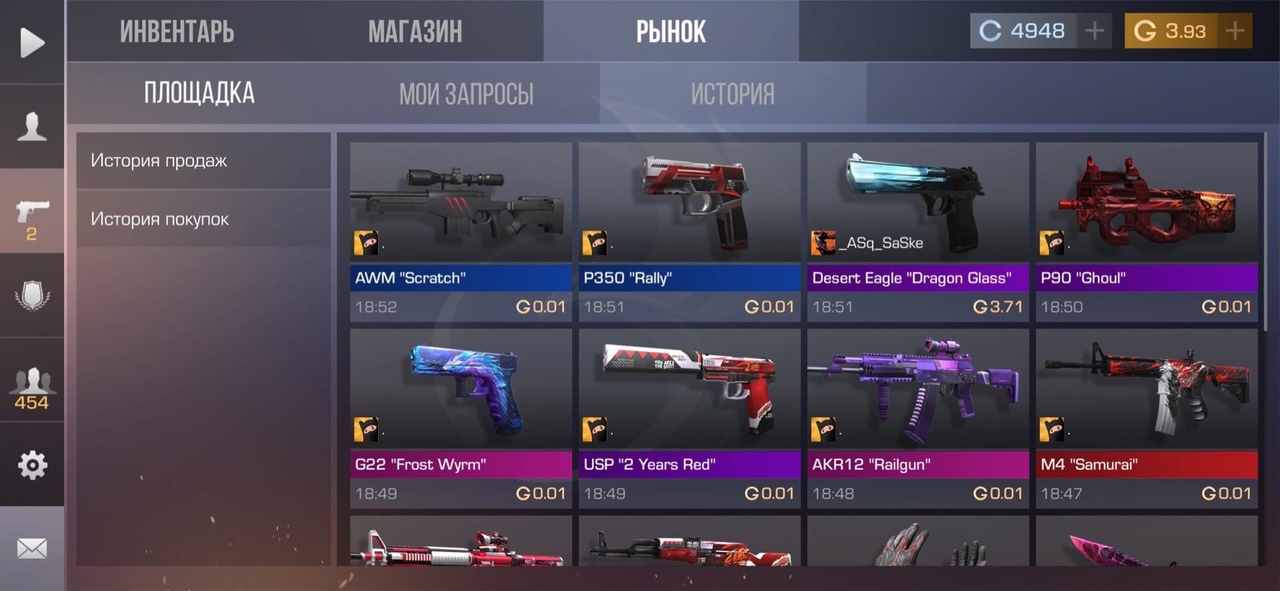
Task: Open the МАГАЗИН tab
Action: click(415, 31)
